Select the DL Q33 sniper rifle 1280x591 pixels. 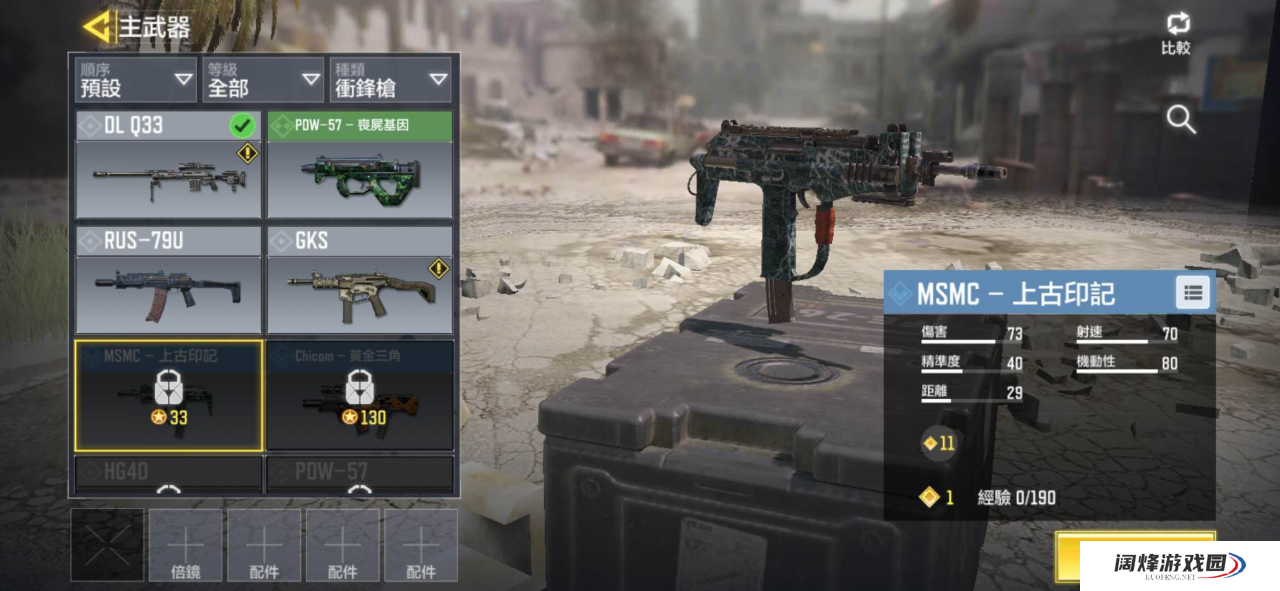point(168,165)
